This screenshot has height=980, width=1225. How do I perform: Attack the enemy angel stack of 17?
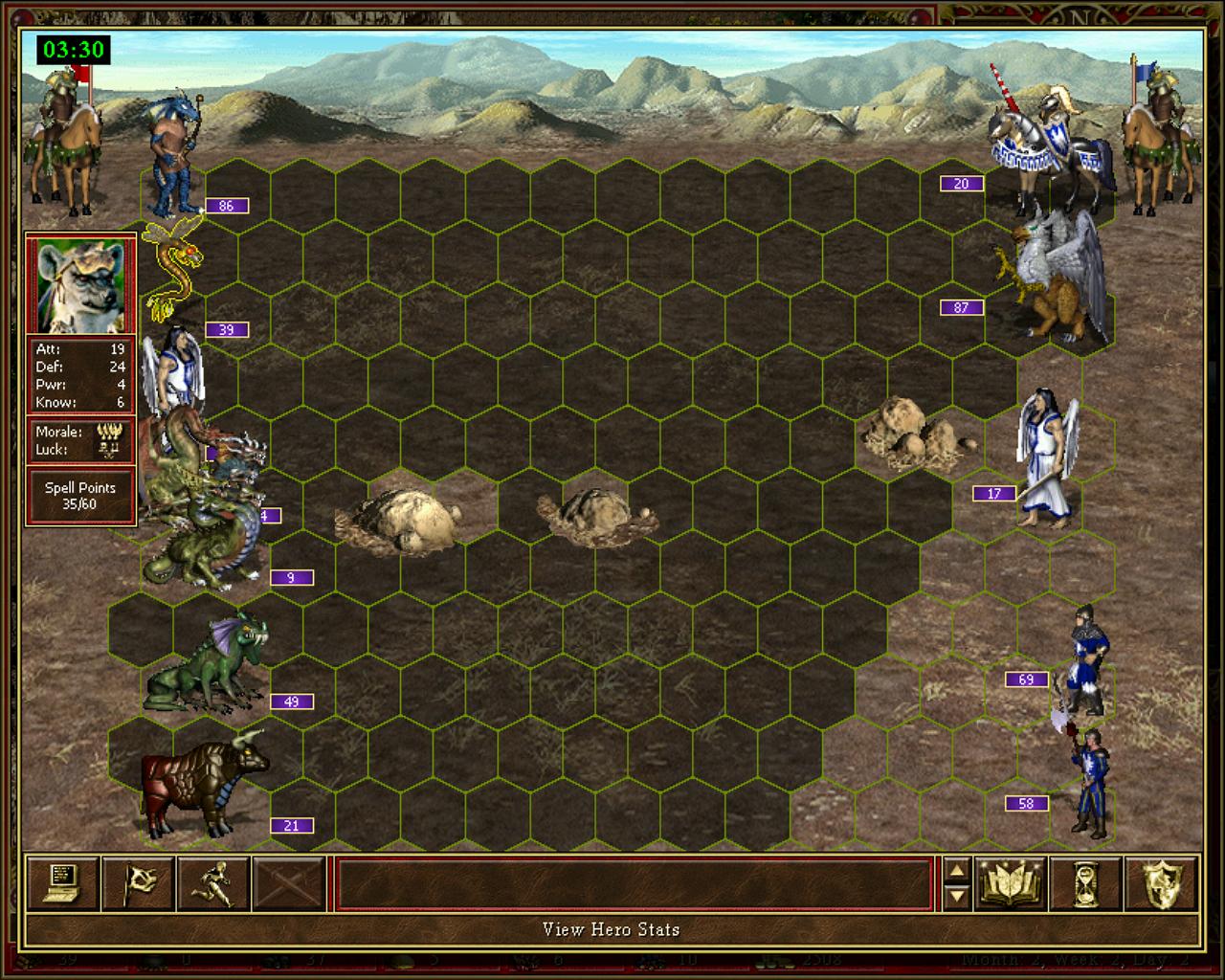click(1048, 459)
